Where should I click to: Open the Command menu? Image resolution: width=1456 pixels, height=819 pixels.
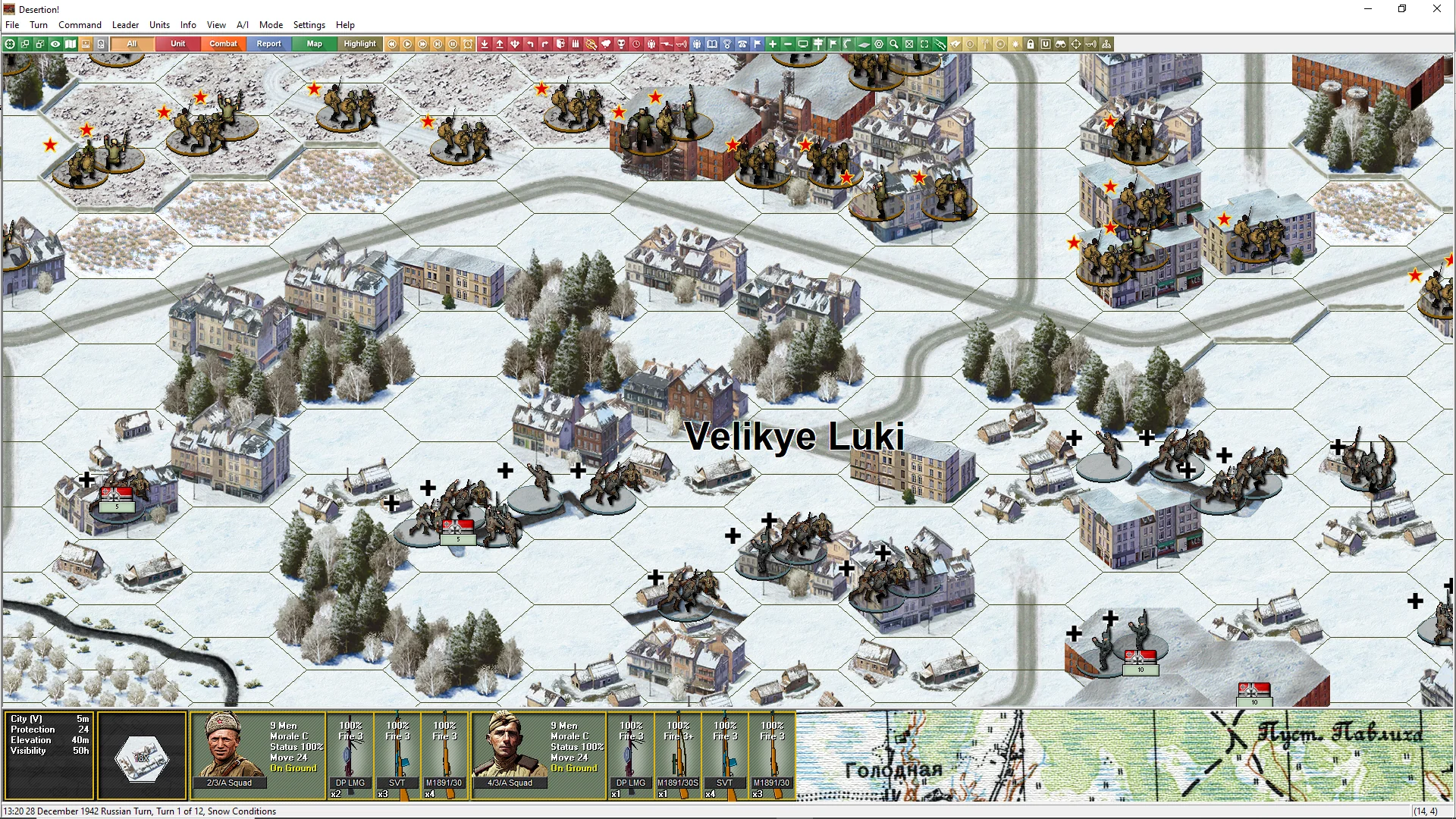[x=80, y=25]
